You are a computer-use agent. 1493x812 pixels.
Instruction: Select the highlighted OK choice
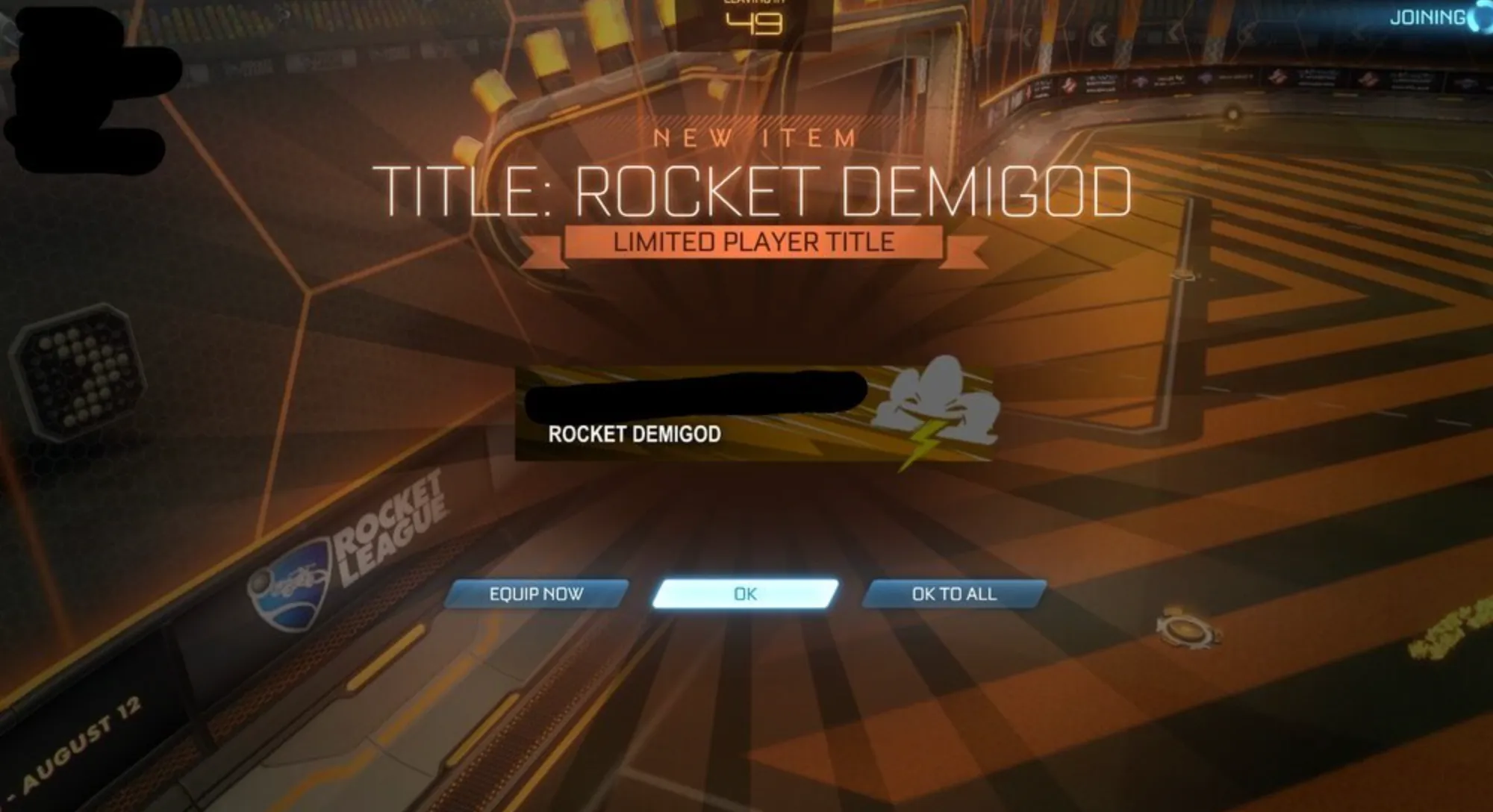pyautogui.click(x=745, y=594)
